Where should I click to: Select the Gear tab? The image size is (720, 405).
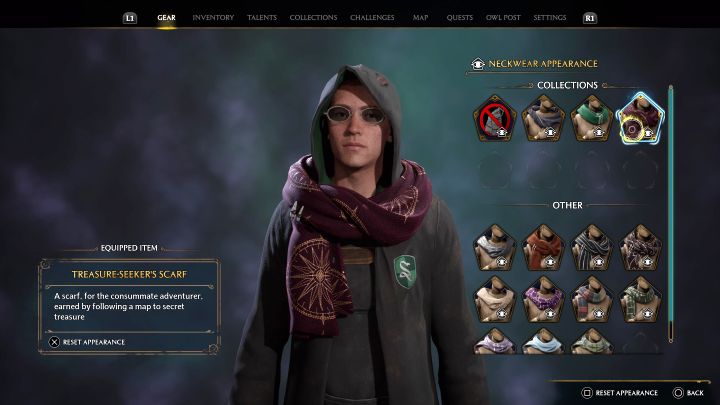tap(166, 17)
